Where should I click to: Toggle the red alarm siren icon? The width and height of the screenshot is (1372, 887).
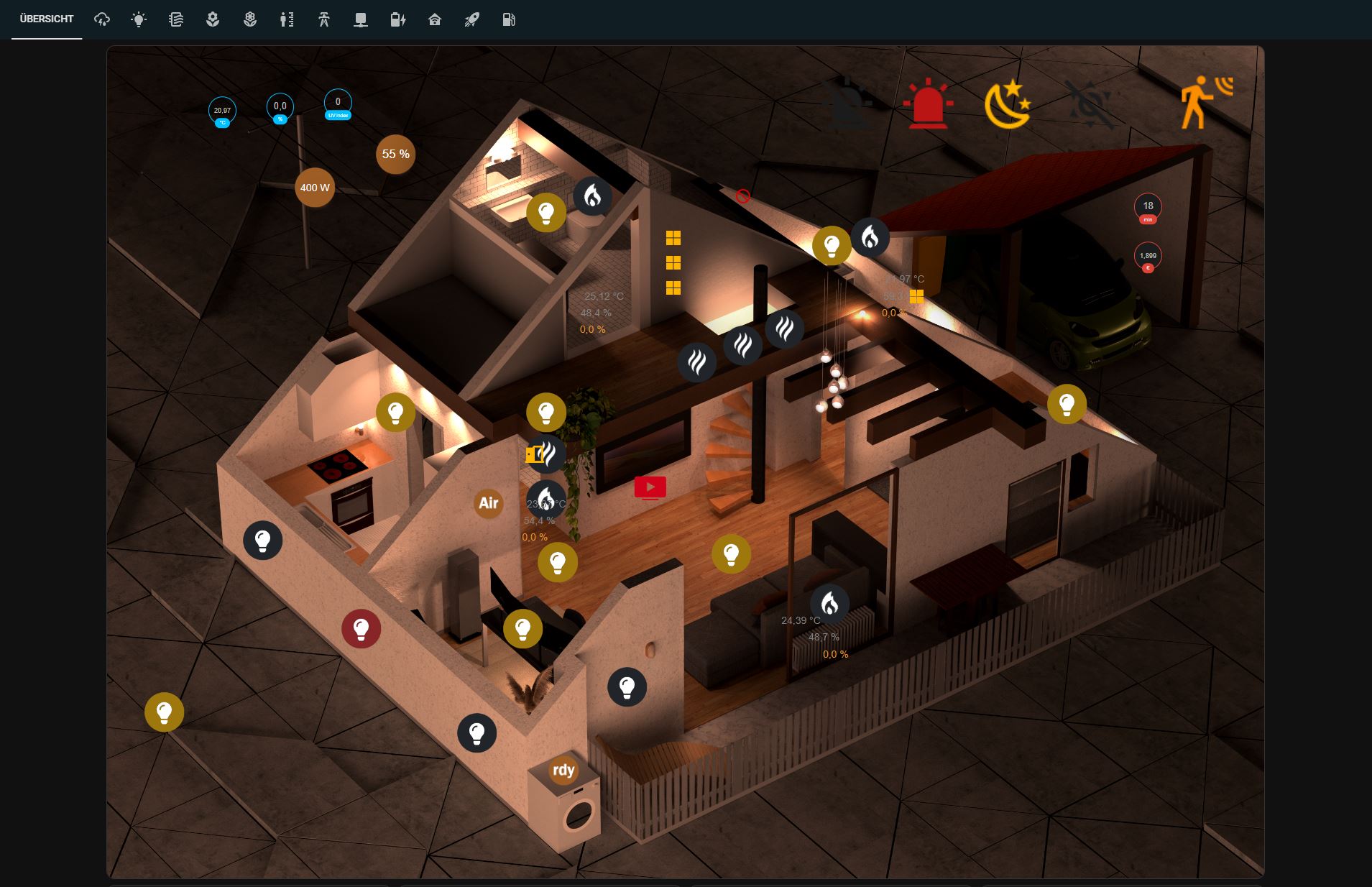pyautogui.click(x=929, y=103)
